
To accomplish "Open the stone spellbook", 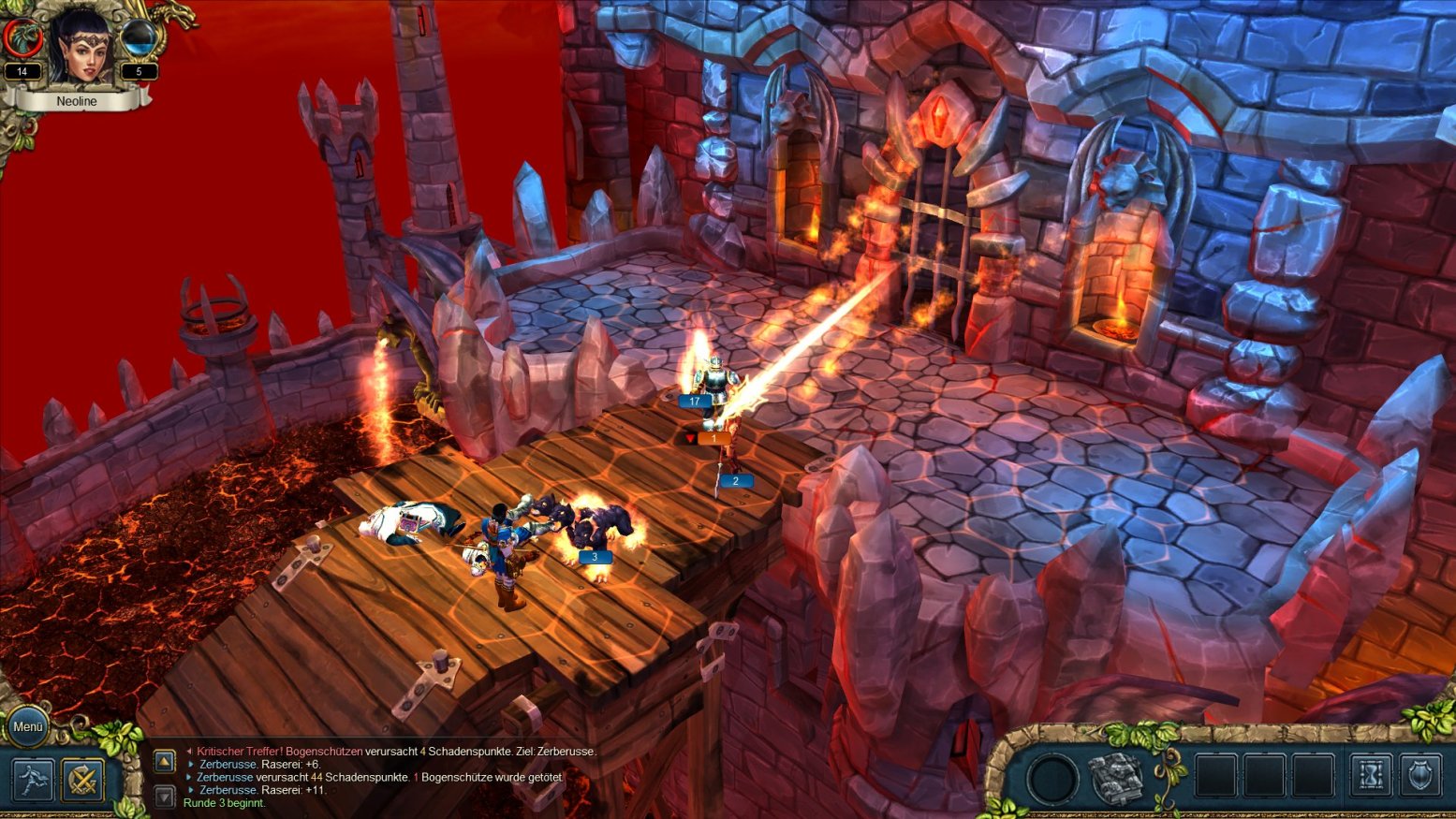I will pos(1116,777).
